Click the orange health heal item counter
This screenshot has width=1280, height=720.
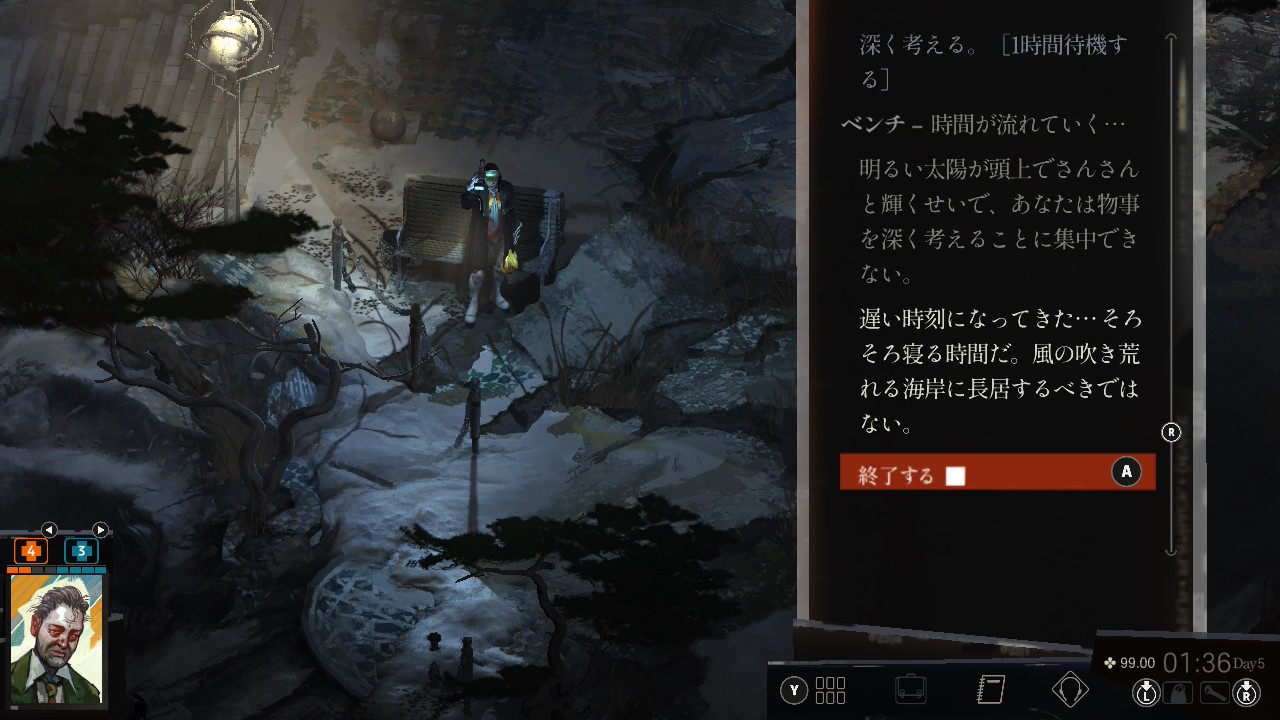31,551
